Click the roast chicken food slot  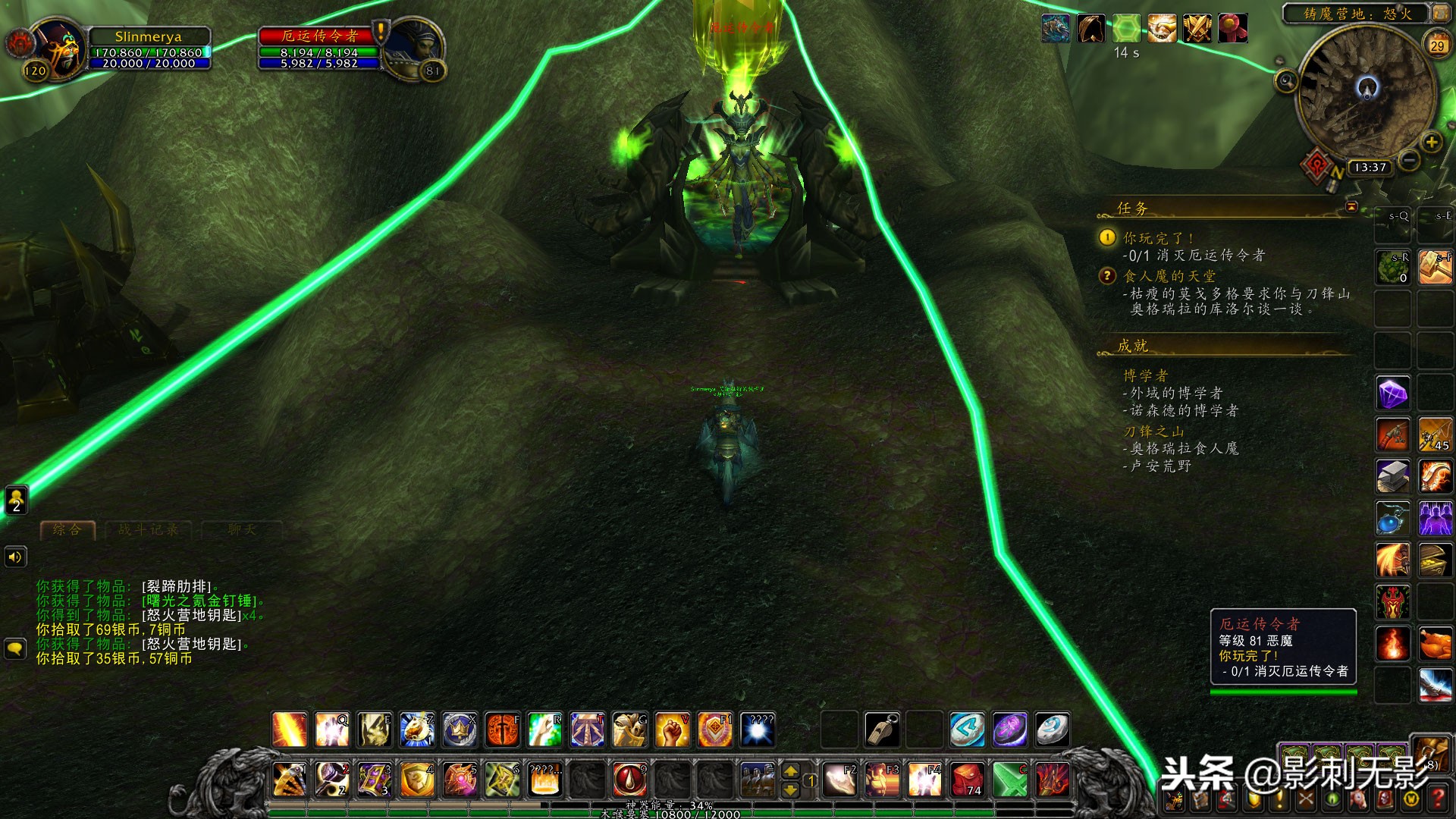tap(1435, 644)
